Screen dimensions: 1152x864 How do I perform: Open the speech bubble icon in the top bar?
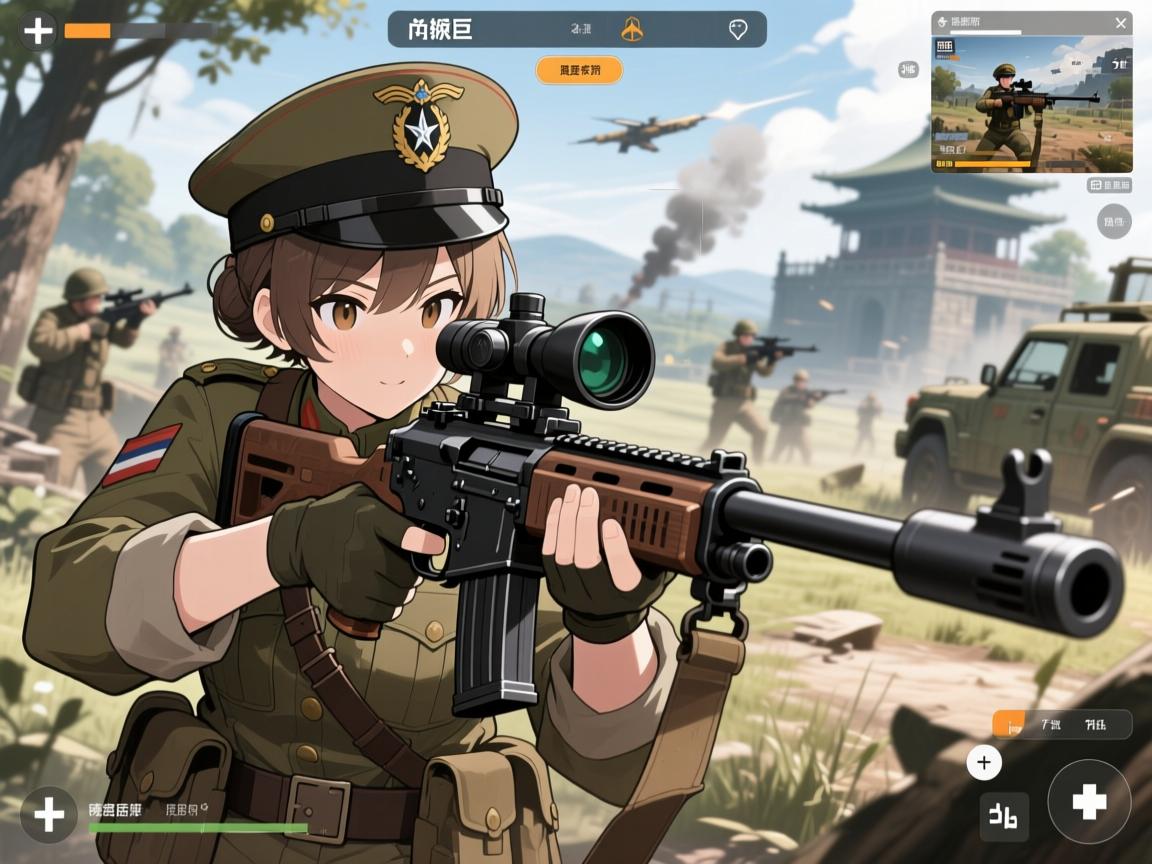pyautogui.click(x=738, y=30)
